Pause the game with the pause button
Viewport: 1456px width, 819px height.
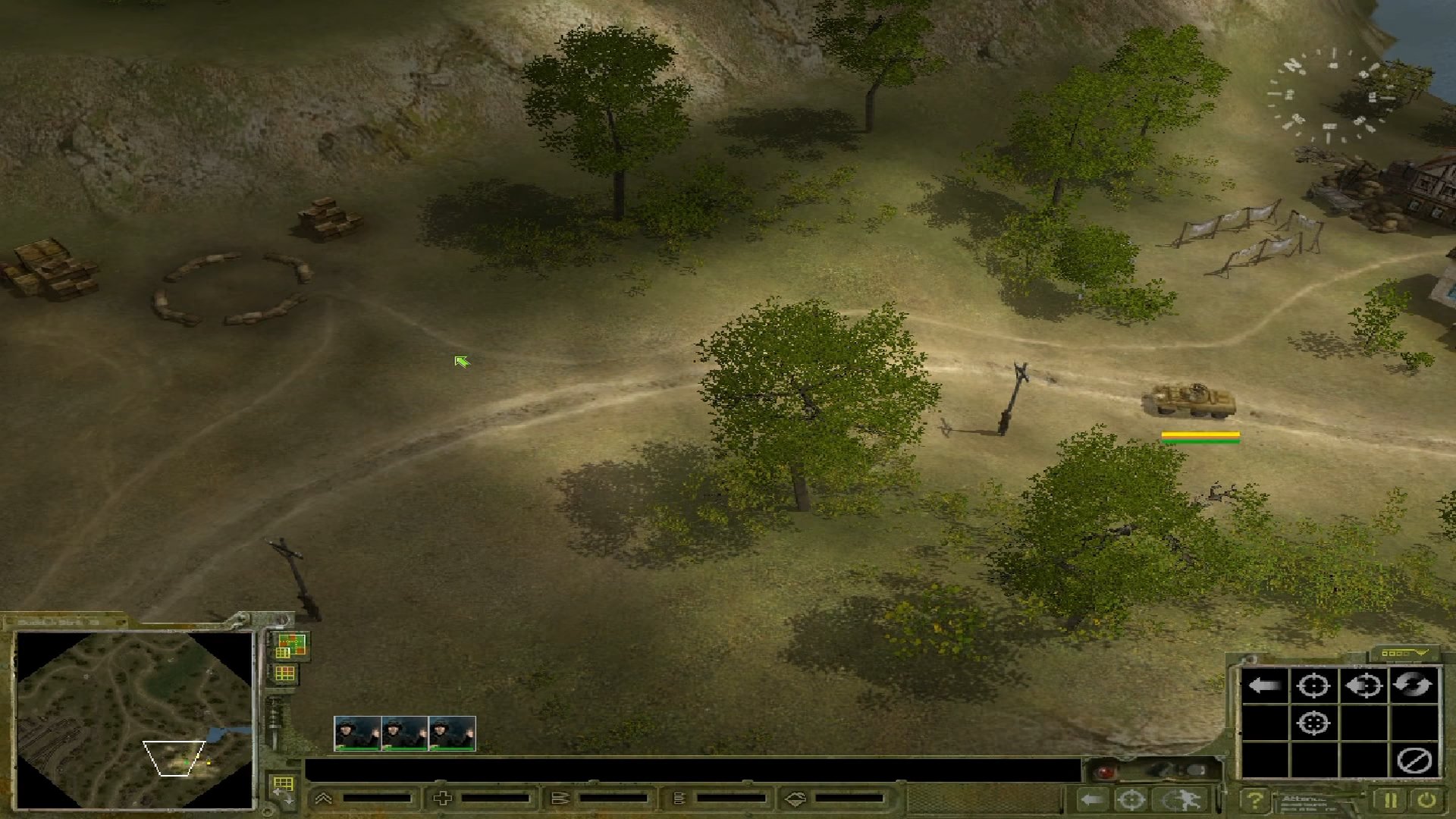tap(1390, 800)
